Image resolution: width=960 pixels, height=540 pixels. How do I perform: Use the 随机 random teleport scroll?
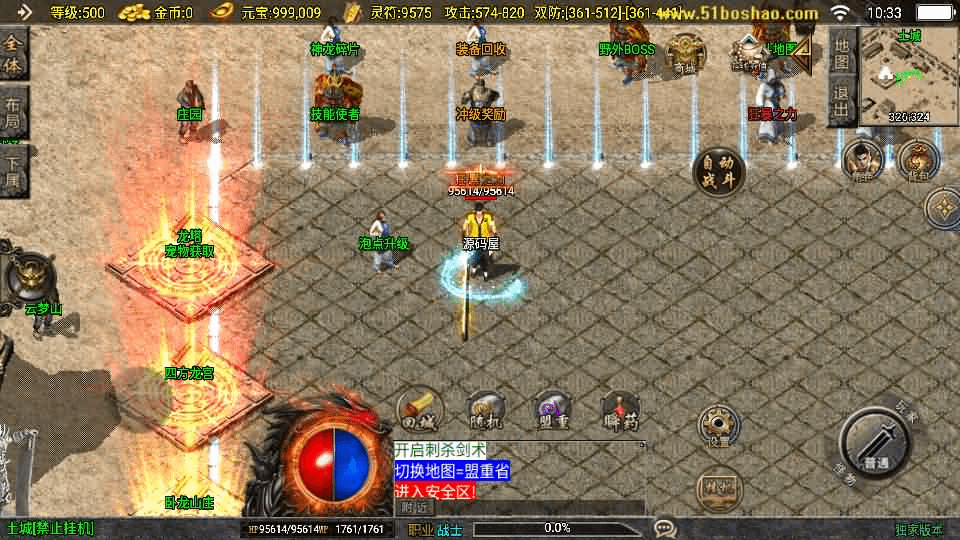(485, 409)
